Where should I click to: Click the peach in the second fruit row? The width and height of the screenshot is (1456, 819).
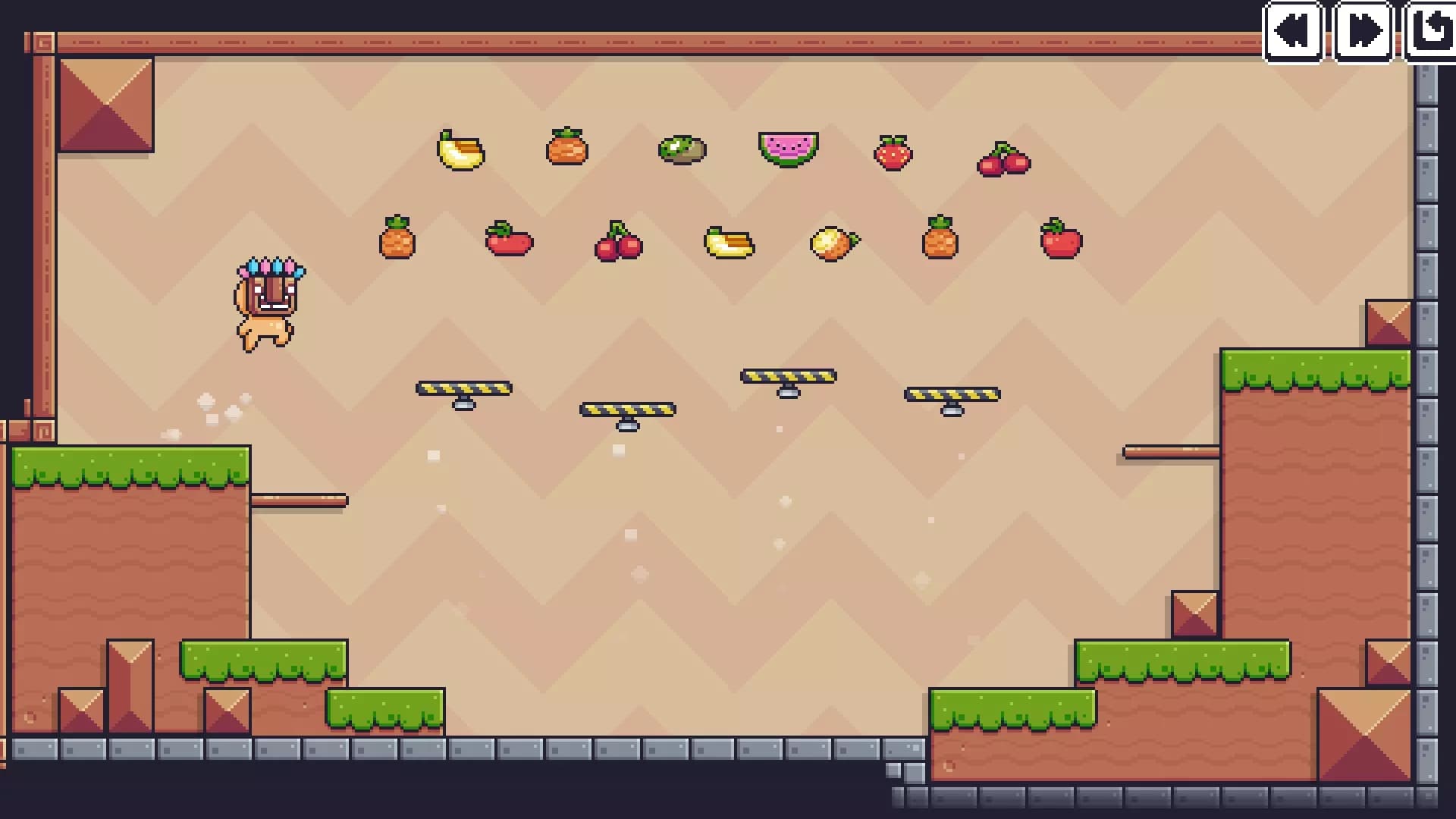click(x=835, y=242)
